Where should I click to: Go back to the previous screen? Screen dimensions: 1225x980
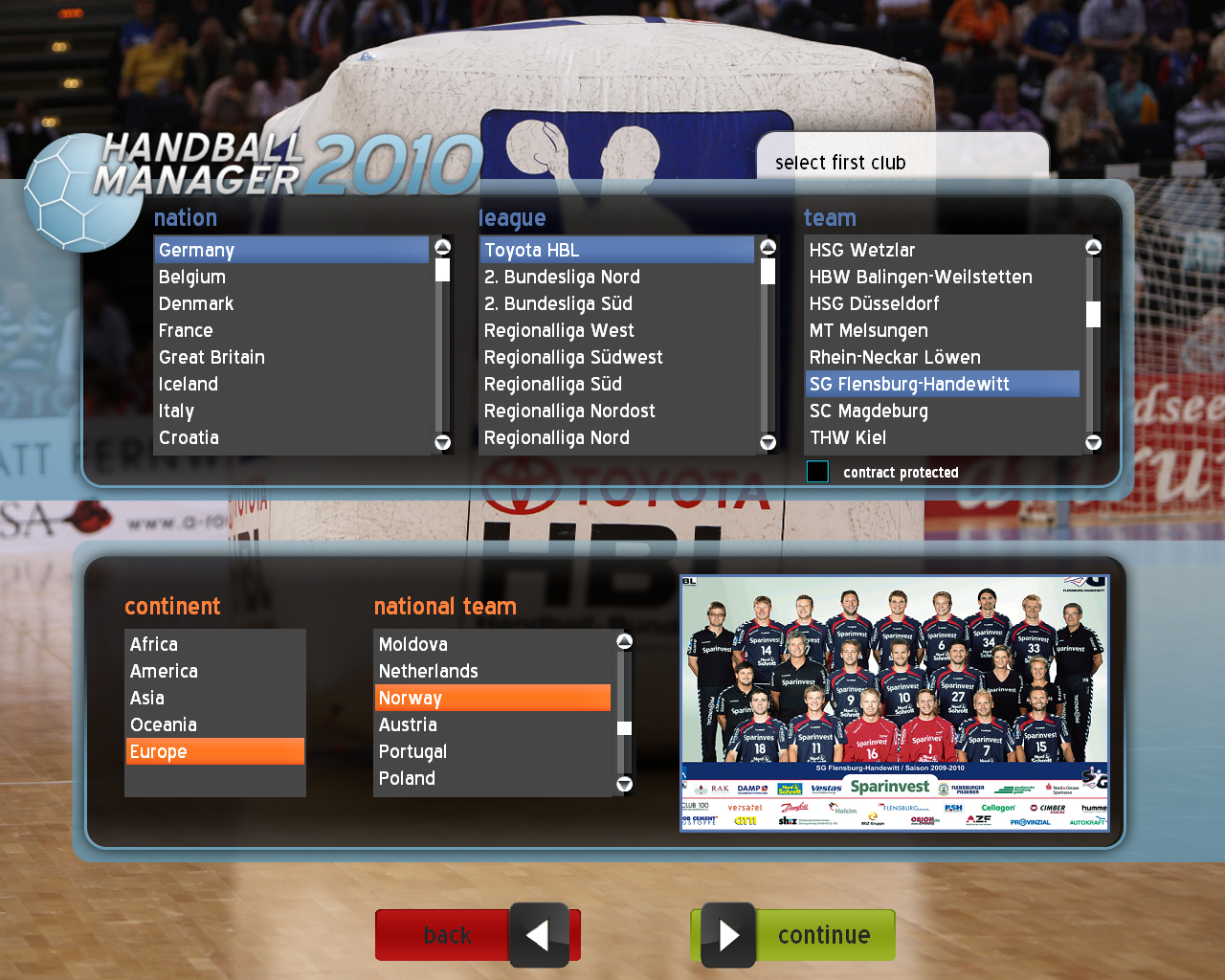(x=478, y=935)
